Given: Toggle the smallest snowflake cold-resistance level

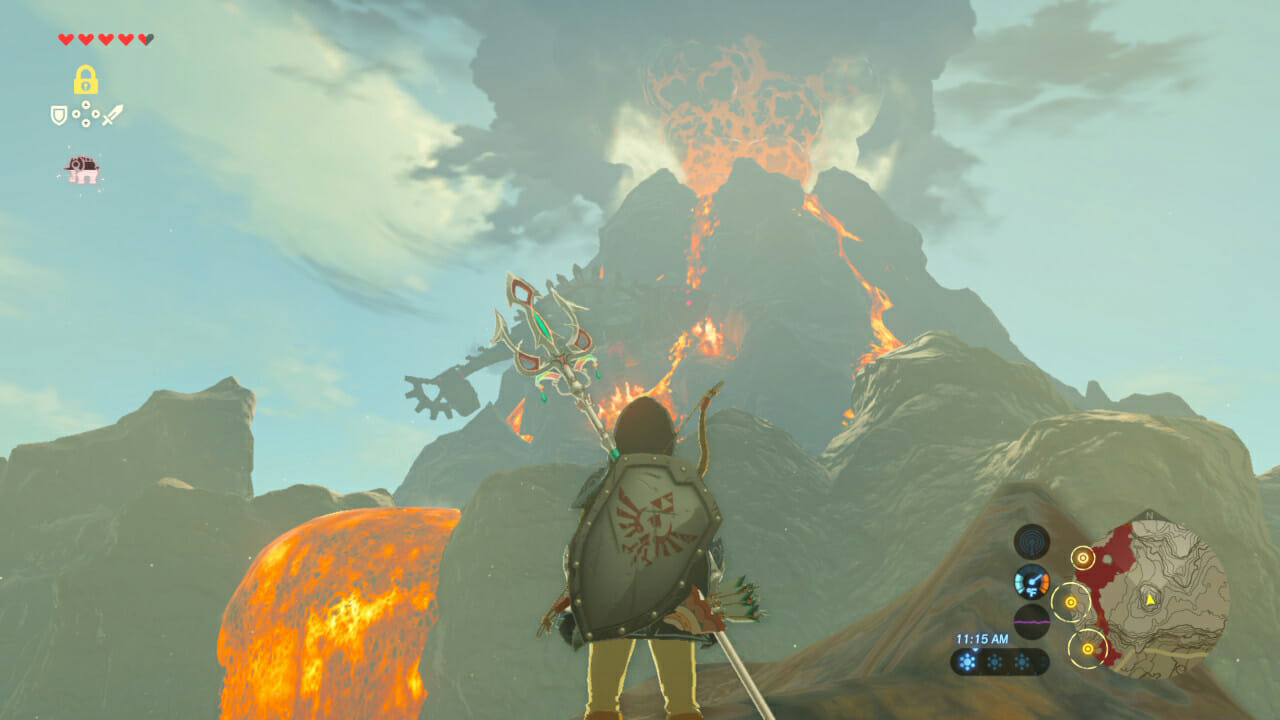Looking at the screenshot, I should point(1022,661).
